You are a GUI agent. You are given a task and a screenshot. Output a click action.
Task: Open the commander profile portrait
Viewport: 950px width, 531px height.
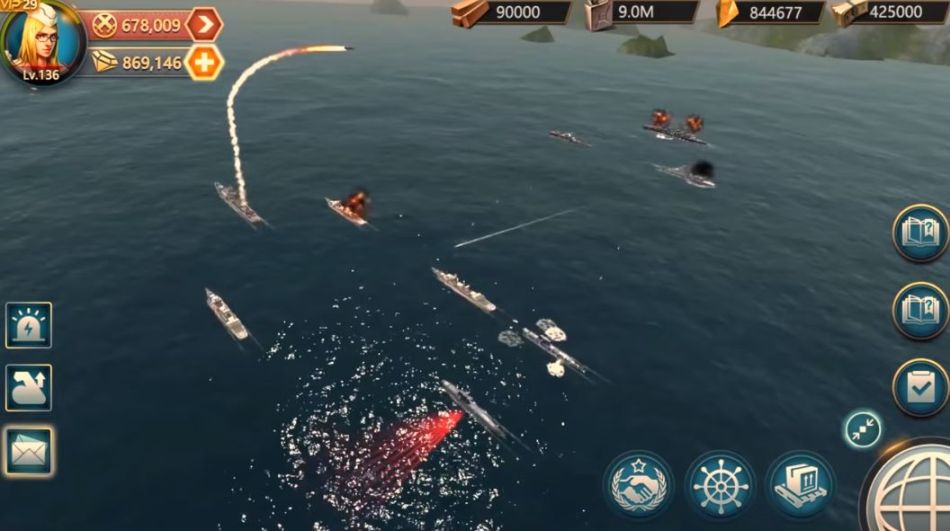(x=41, y=40)
